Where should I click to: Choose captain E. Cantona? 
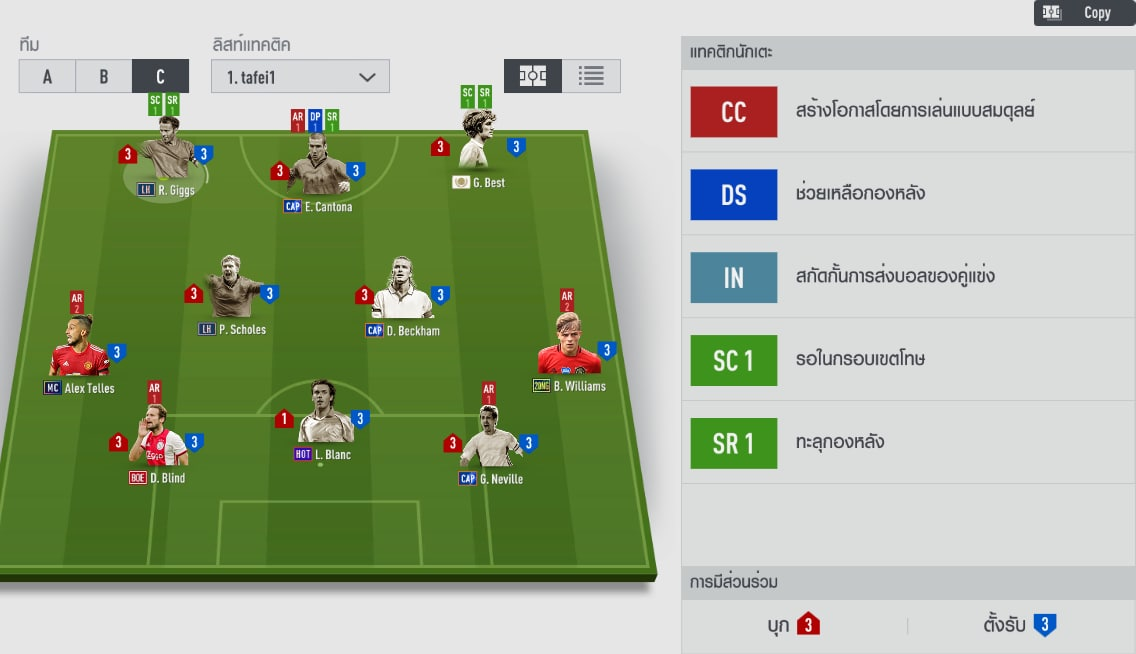click(317, 172)
